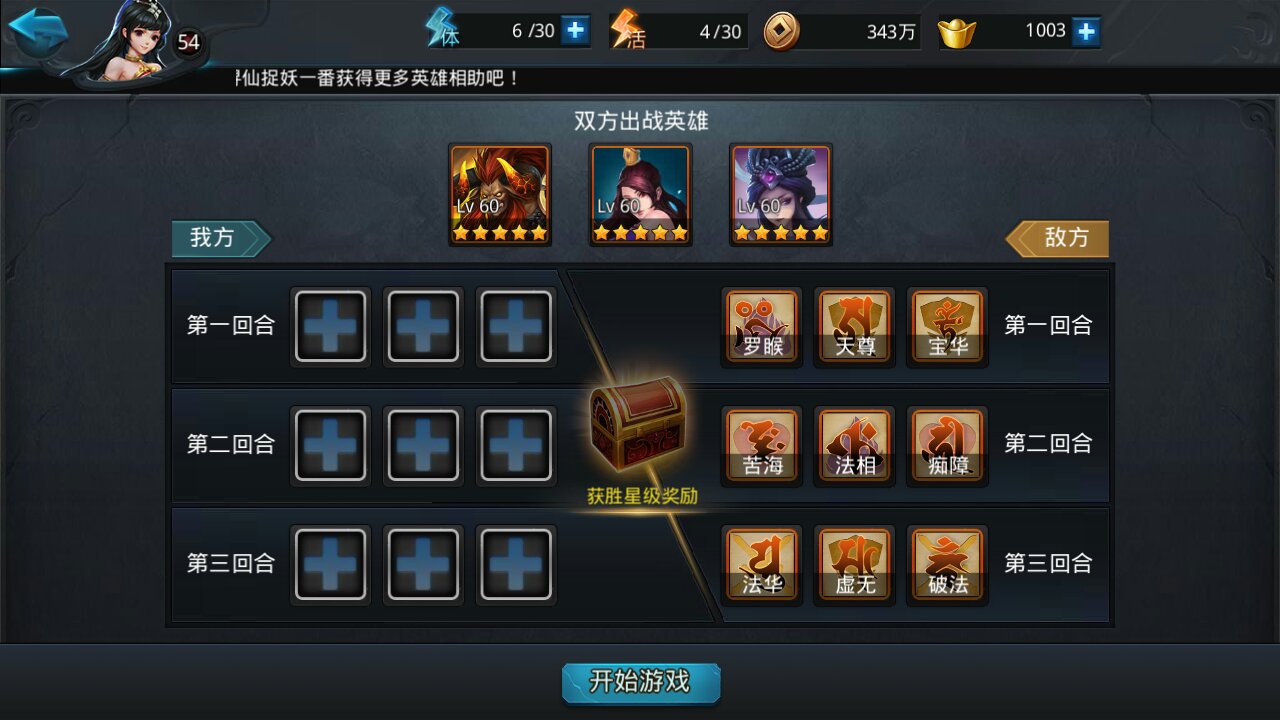Screen dimensions: 1280x720
Task: Go back with the blue arrow button
Action: click(38, 33)
